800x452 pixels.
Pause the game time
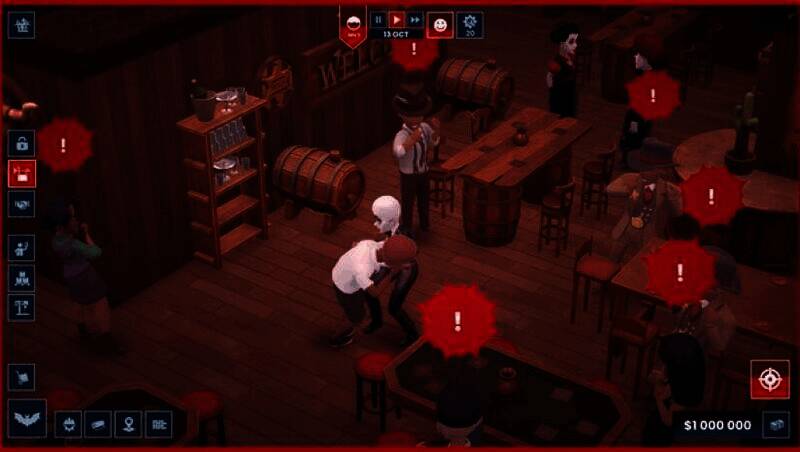[x=378, y=19]
